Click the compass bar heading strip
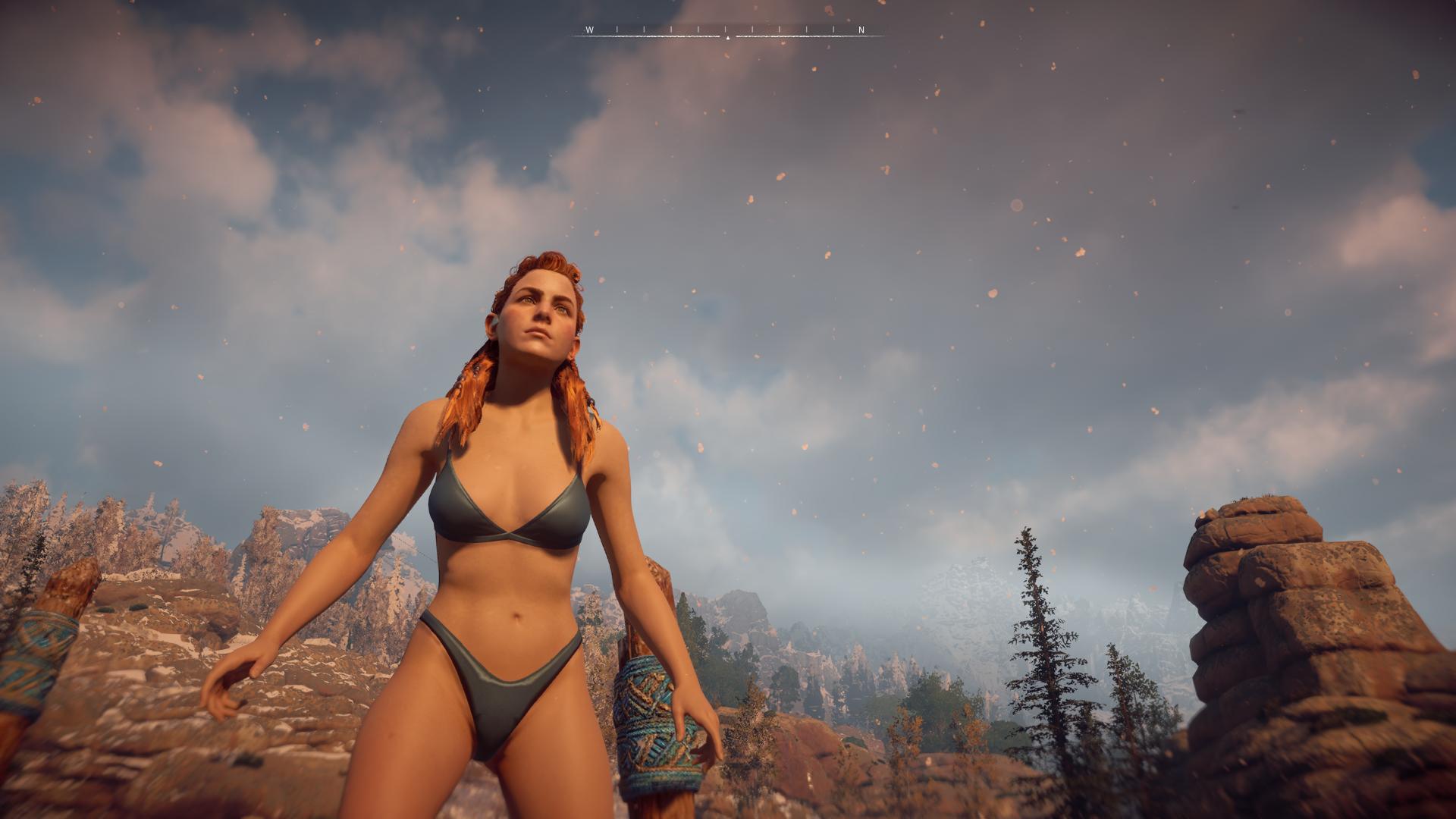The height and width of the screenshot is (819, 1456). tap(727, 31)
